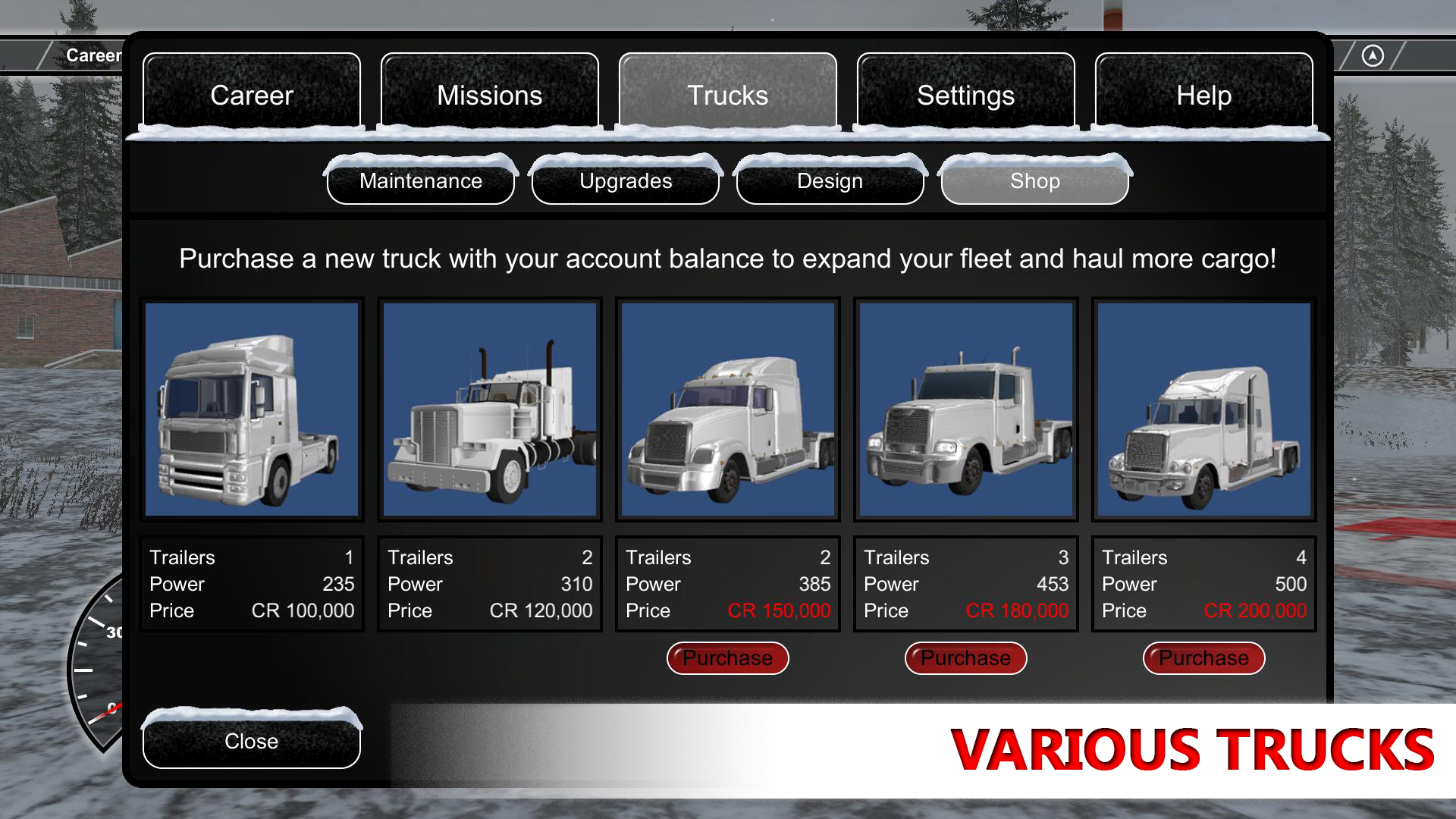Purchase the CR 180,000 truck
The height and width of the screenshot is (819, 1456).
965,657
